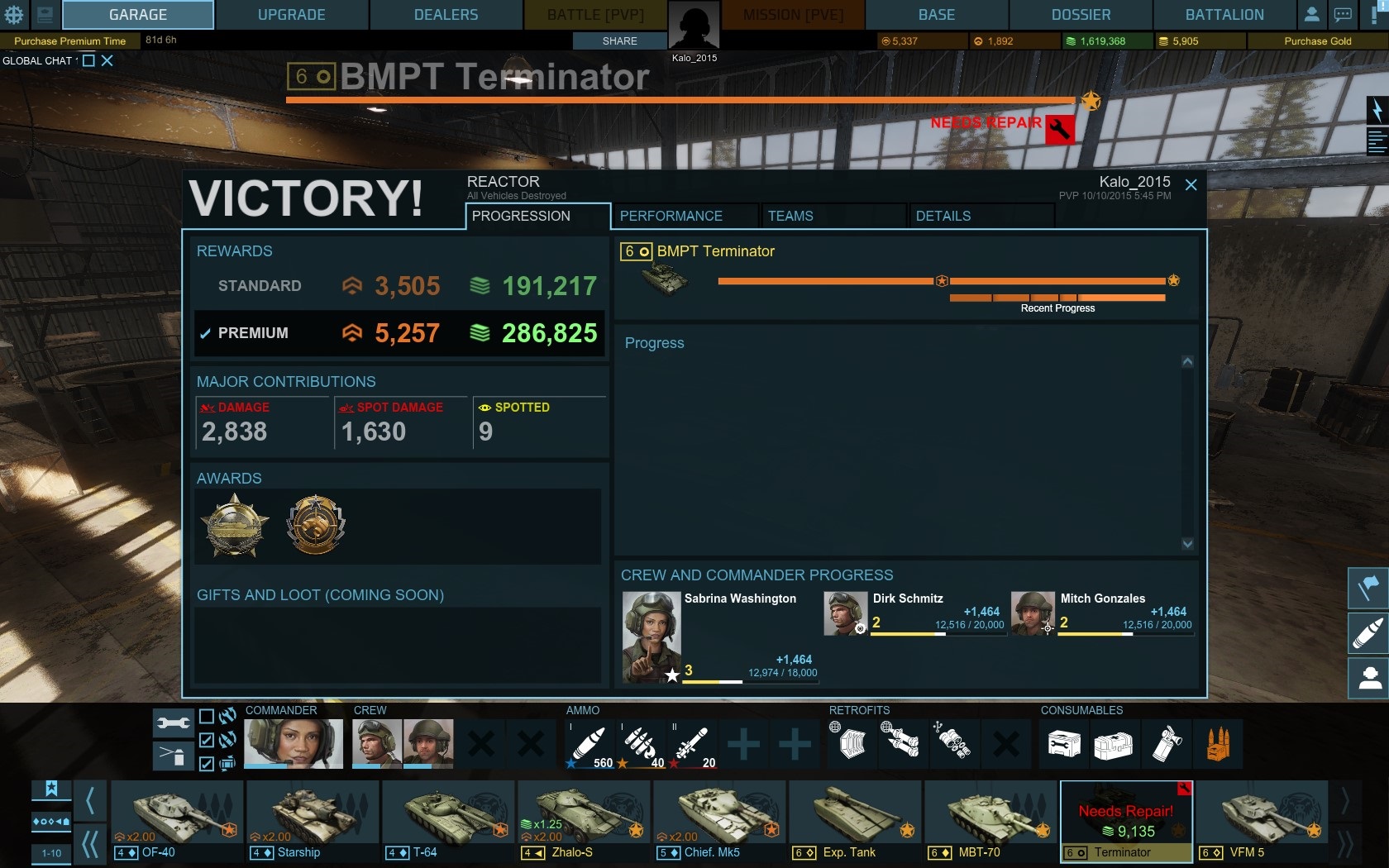Open the Upgrade menu
Screen dimensions: 1389x868
click(x=291, y=15)
